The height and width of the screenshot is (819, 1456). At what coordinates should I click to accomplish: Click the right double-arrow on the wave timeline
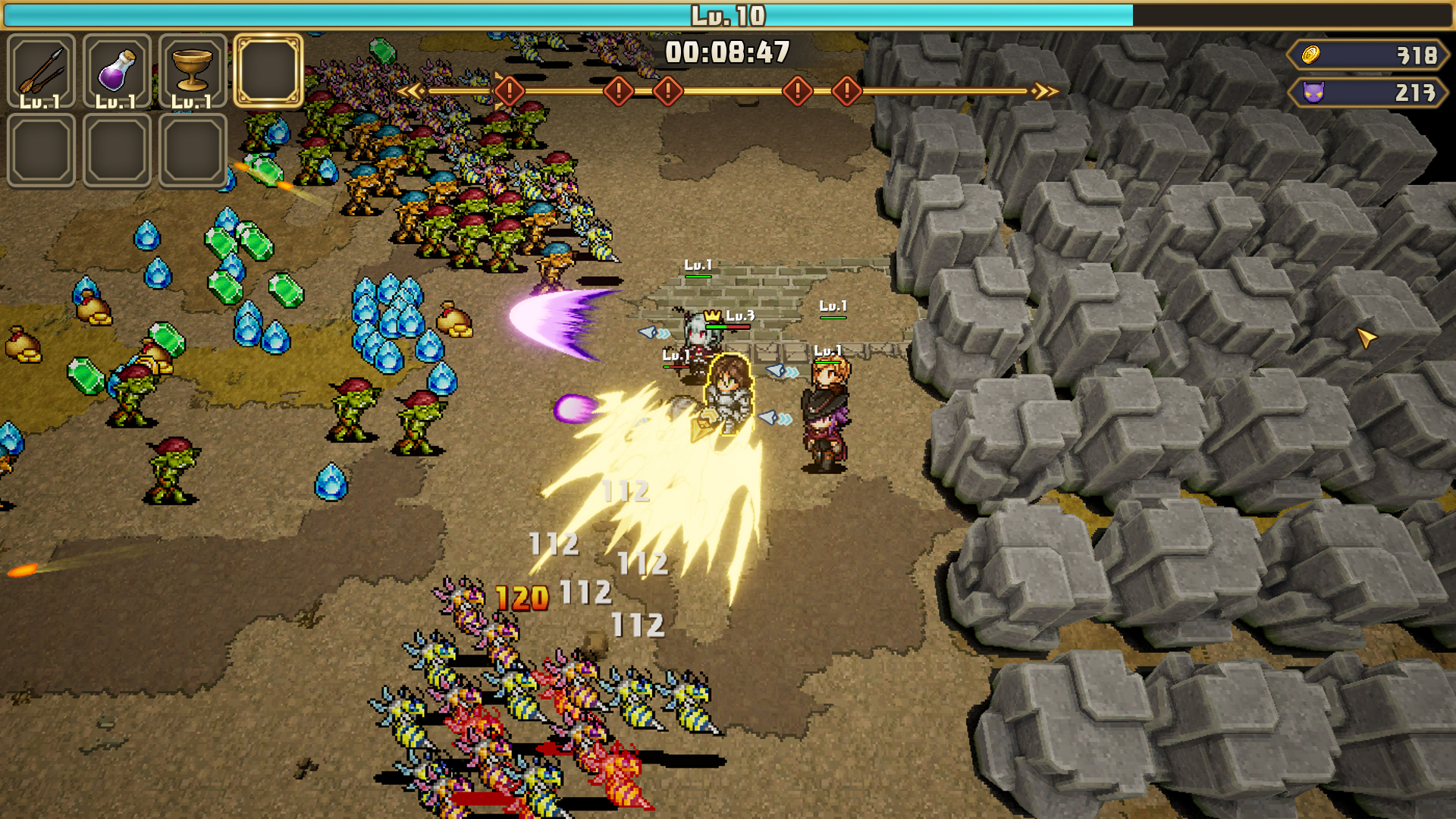(1046, 92)
